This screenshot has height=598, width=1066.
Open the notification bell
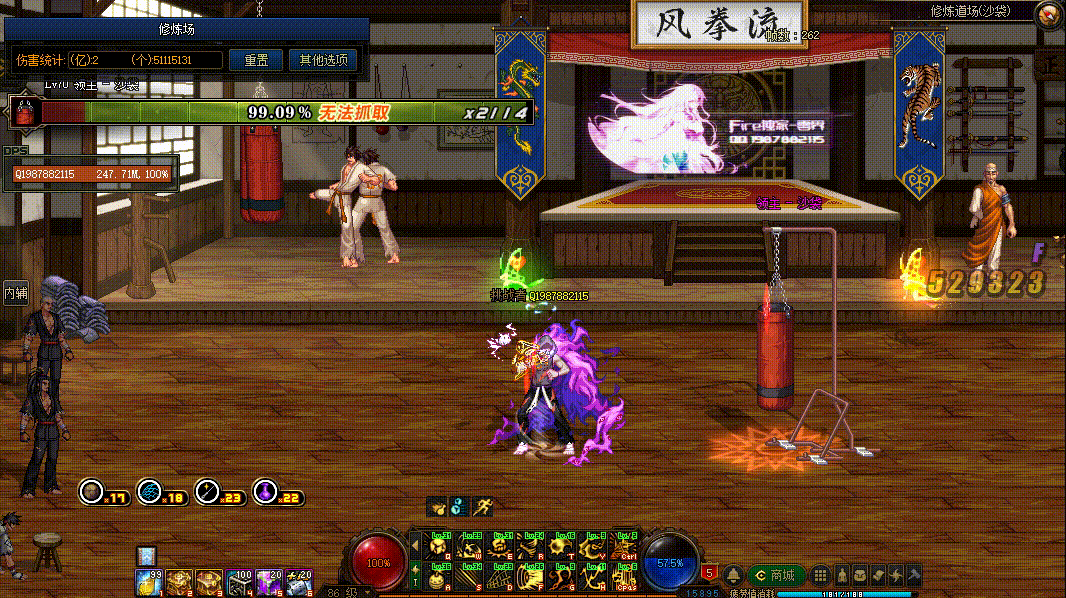point(735,575)
